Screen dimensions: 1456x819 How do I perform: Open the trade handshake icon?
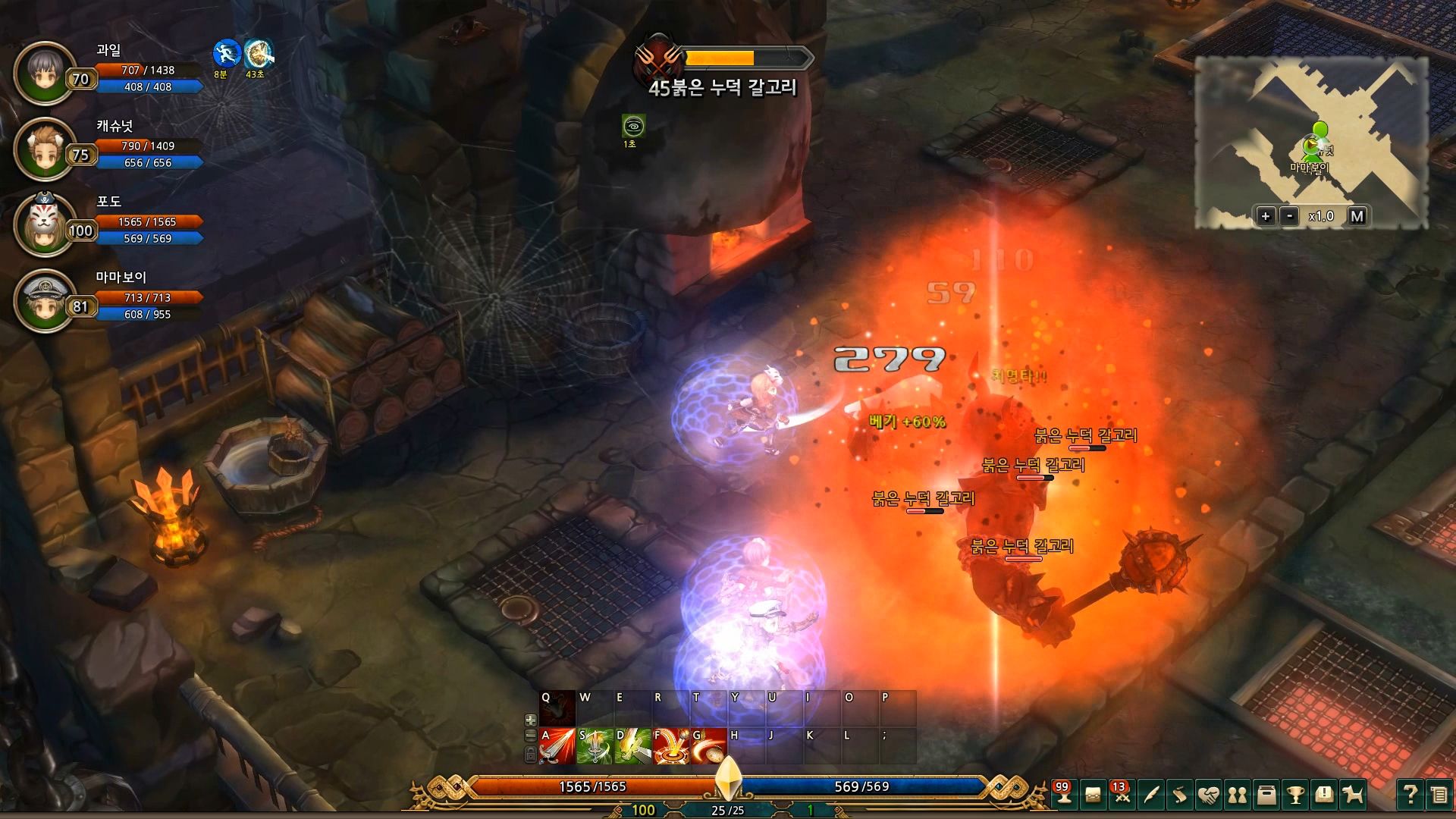[1208, 795]
